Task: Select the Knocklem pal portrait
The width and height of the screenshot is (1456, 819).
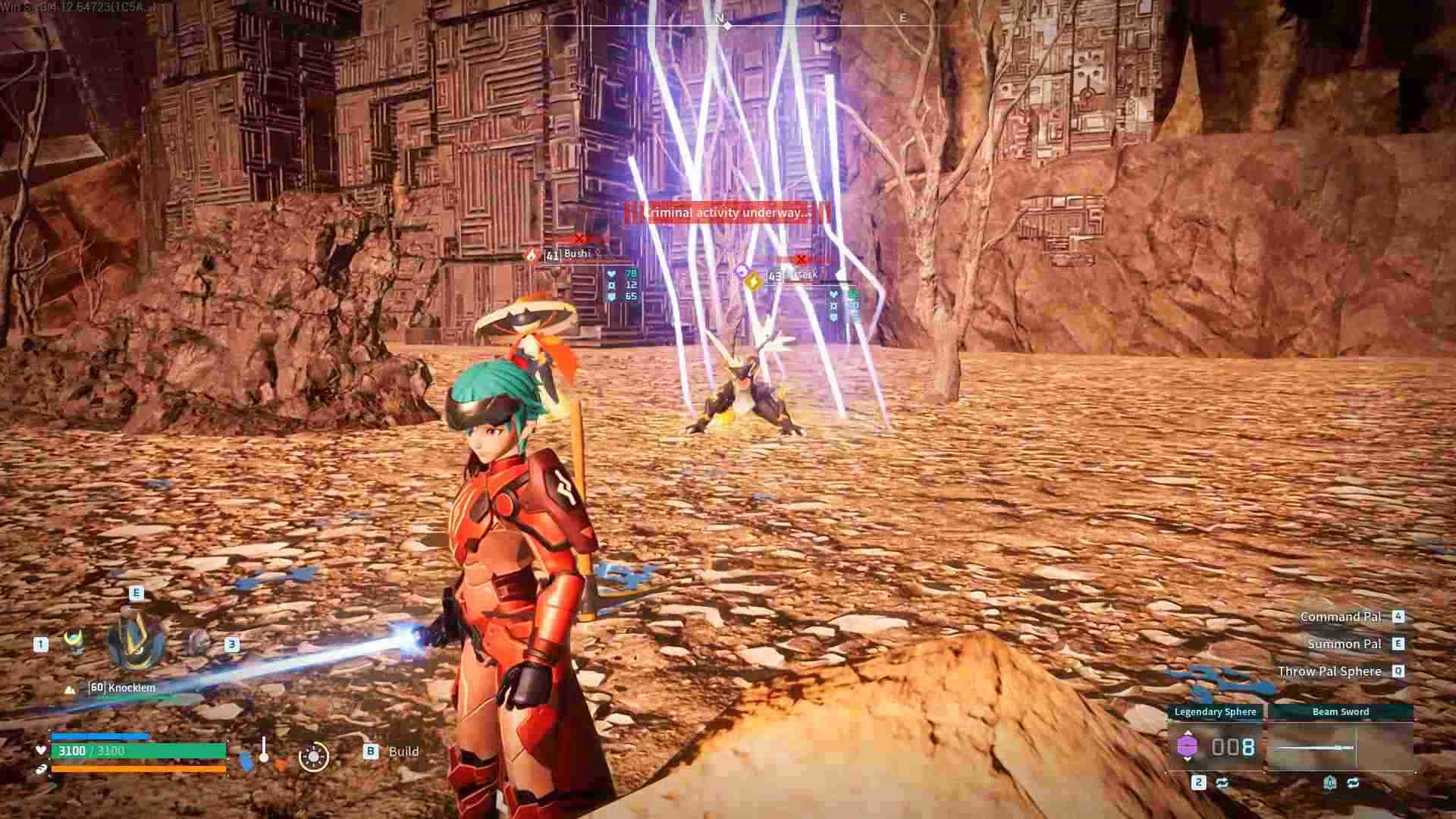Action: [136, 642]
